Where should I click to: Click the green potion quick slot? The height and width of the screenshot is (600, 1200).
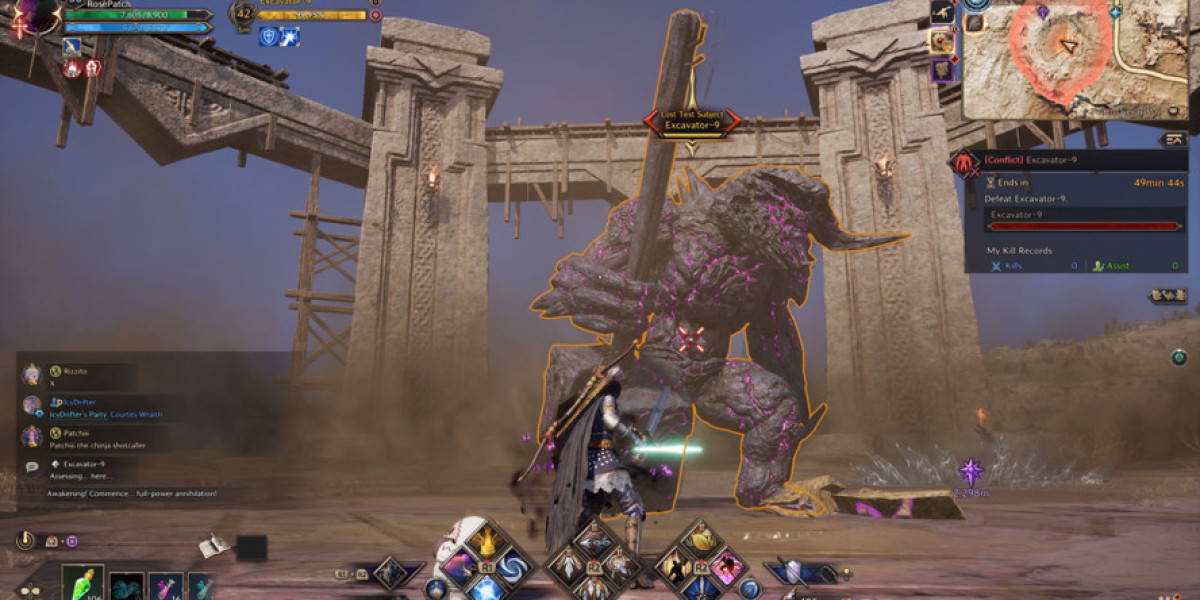click(x=82, y=584)
